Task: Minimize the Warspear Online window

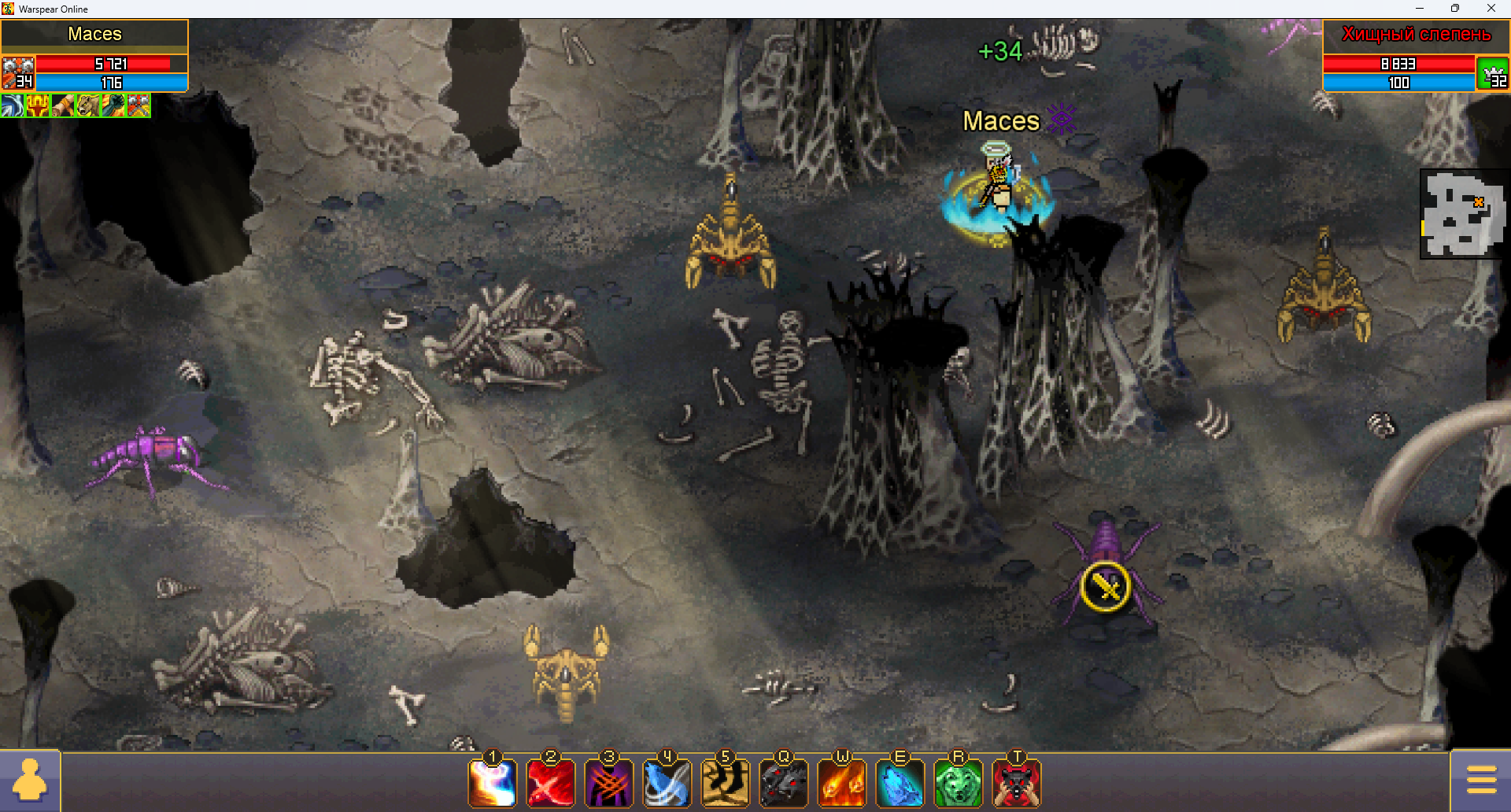Action: click(1420, 9)
